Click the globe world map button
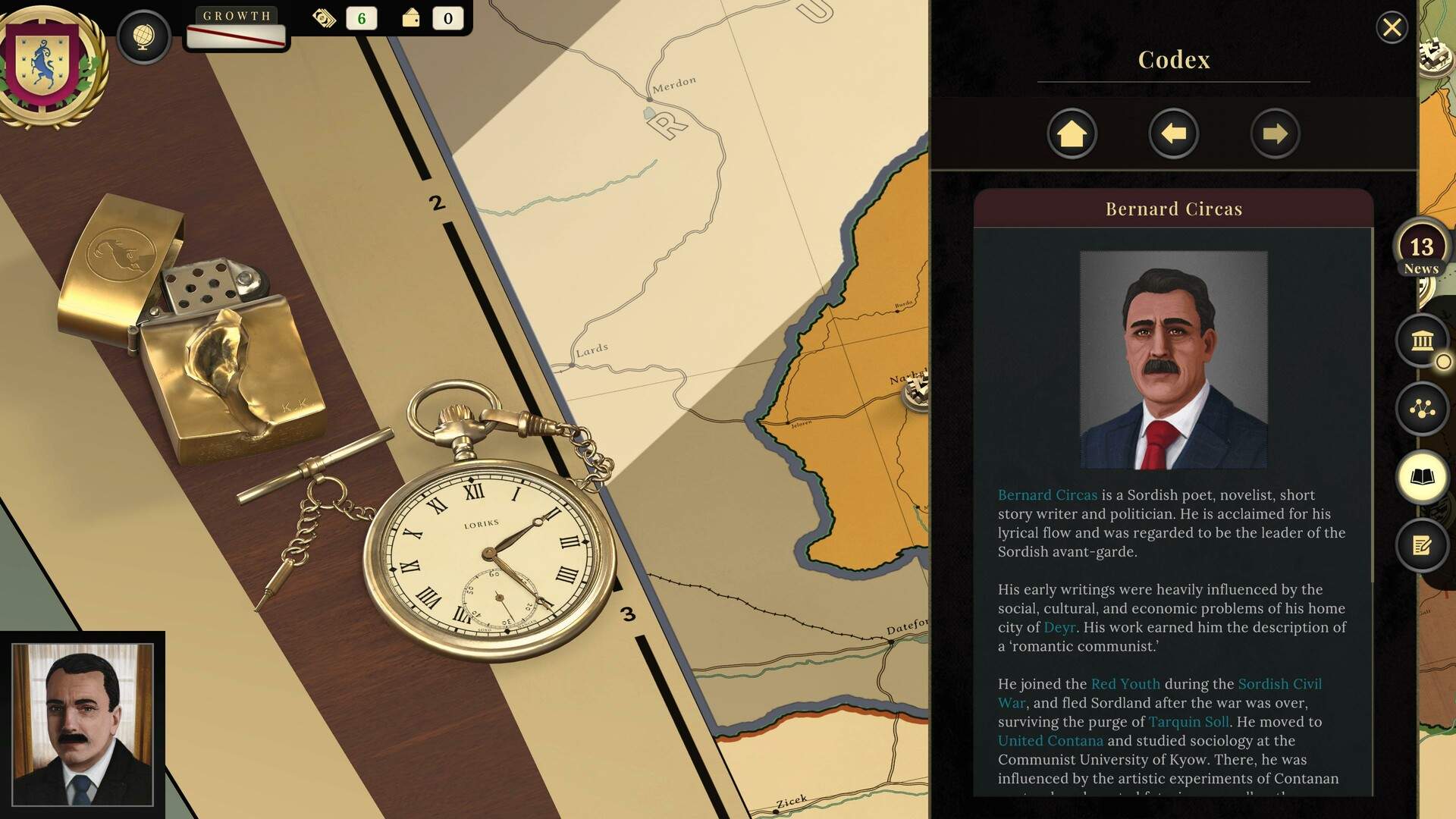Image resolution: width=1456 pixels, height=819 pixels. (143, 36)
